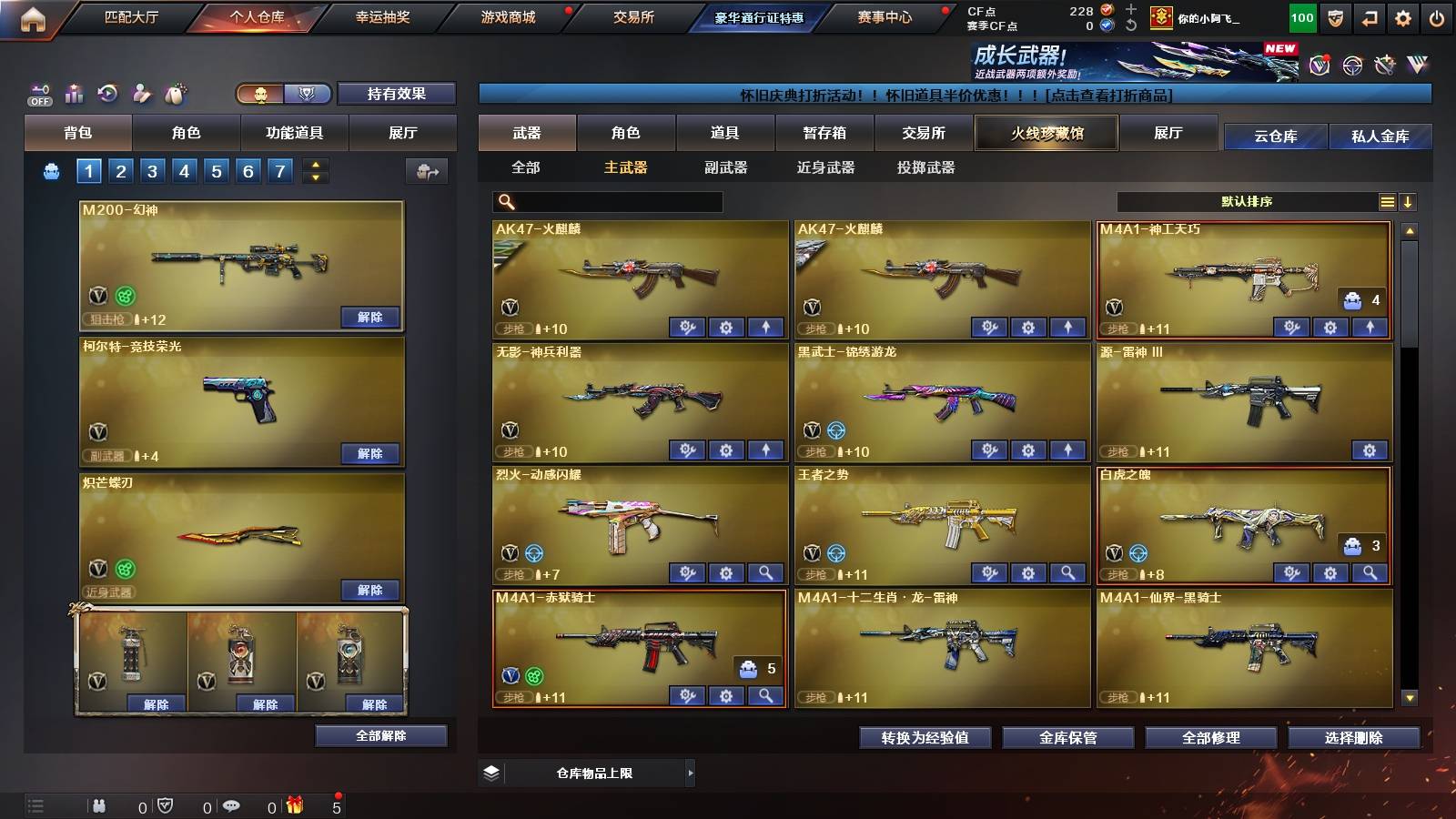The height and width of the screenshot is (819, 1456).
Task: Click the green 100 durability indicator
Action: 1301,16
